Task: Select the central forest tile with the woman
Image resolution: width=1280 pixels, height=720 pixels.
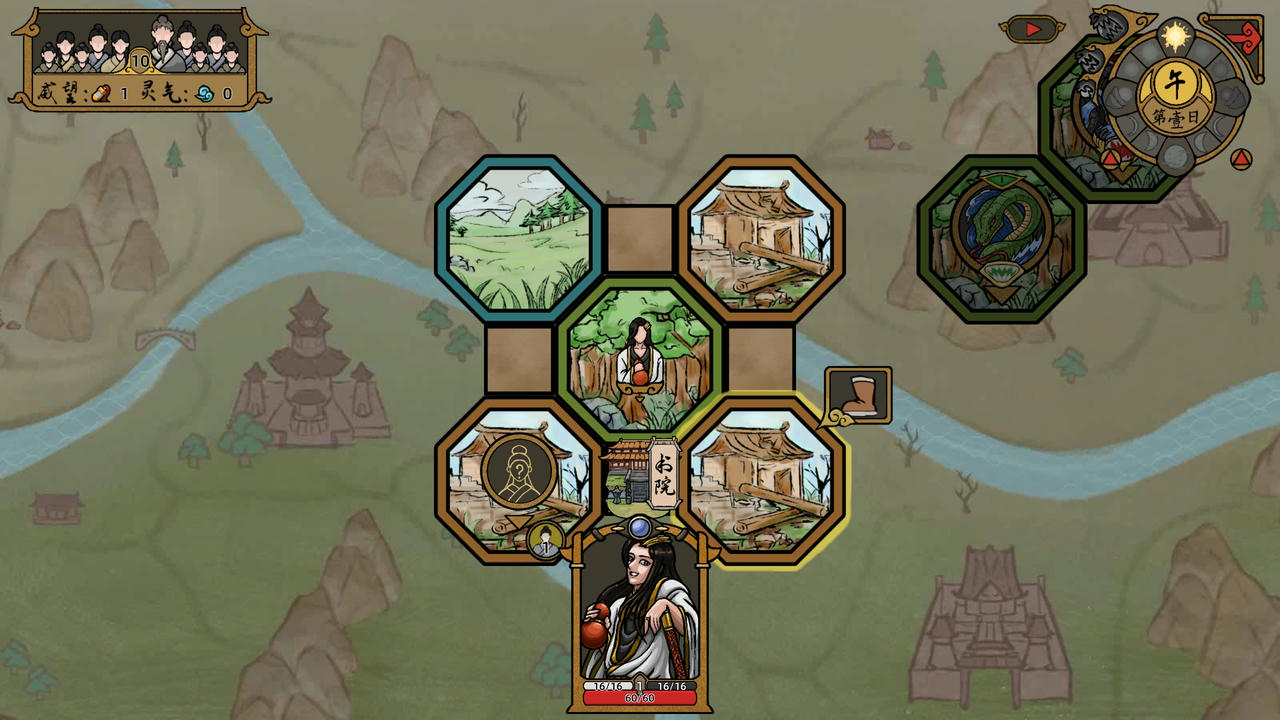Action: pos(640,360)
